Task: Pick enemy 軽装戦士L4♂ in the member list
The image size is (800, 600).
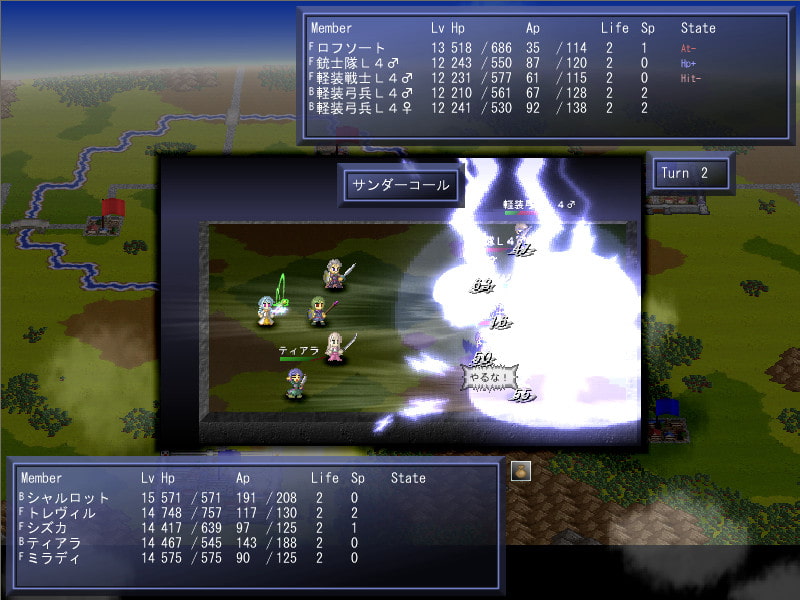Action: (x=364, y=77)
